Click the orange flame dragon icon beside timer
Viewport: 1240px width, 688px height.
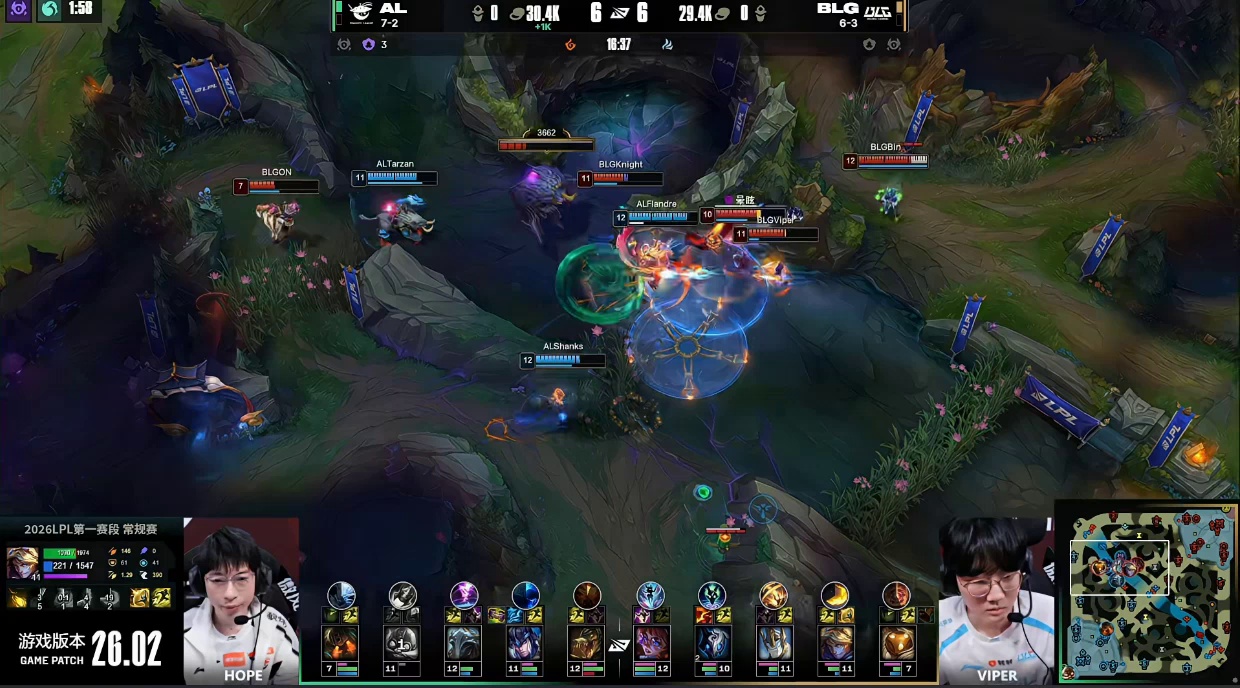tap(571, 45)
